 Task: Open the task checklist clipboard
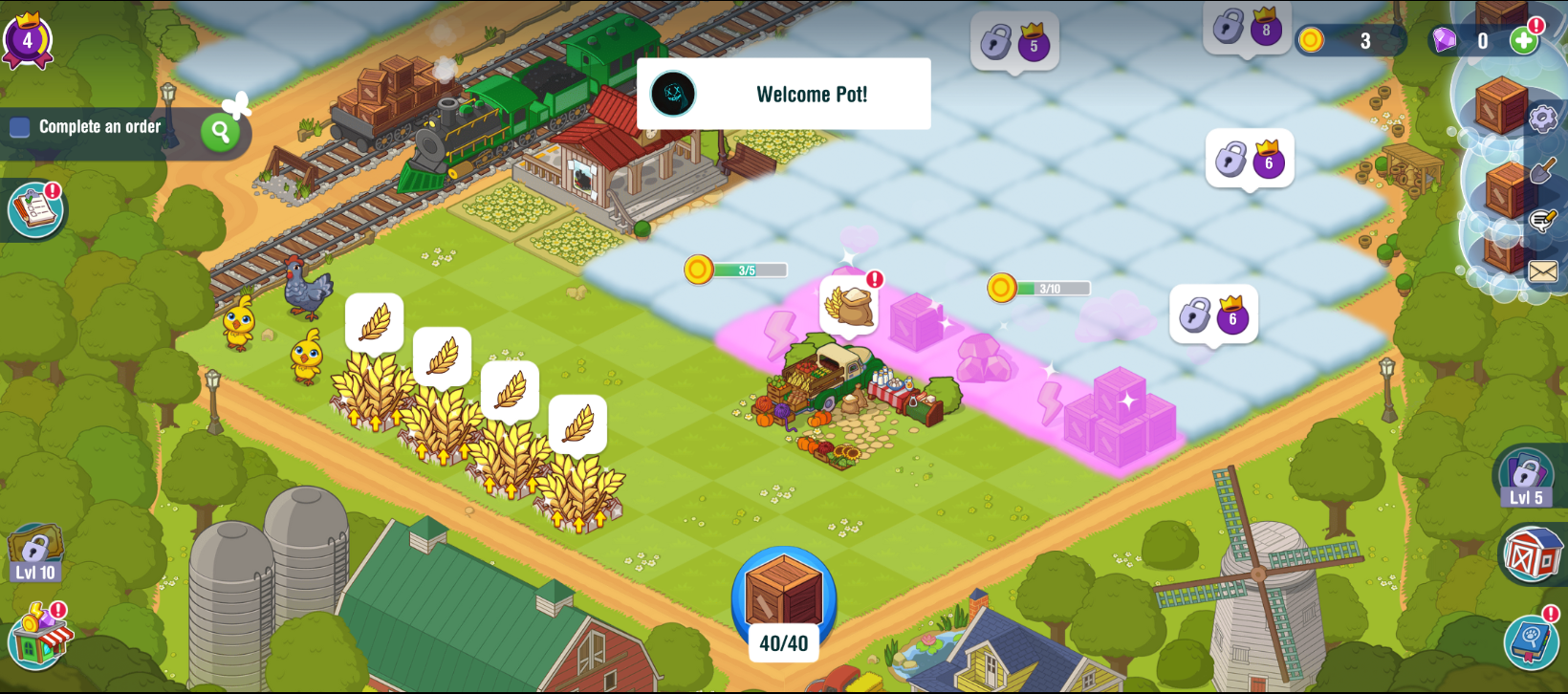click(35, 208)
